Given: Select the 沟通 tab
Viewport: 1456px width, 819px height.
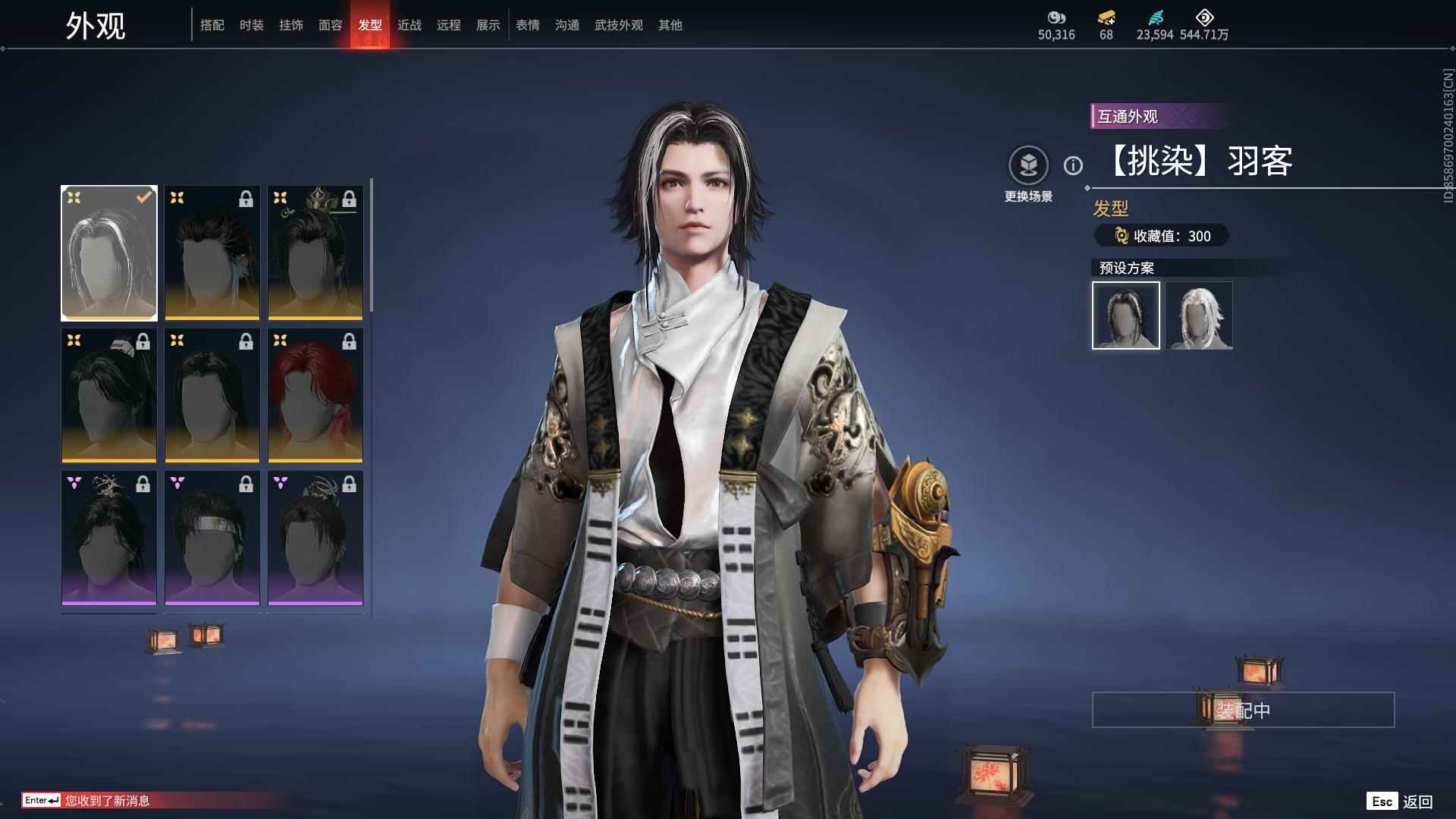Looking at the screenshot, I should [567, 25].
